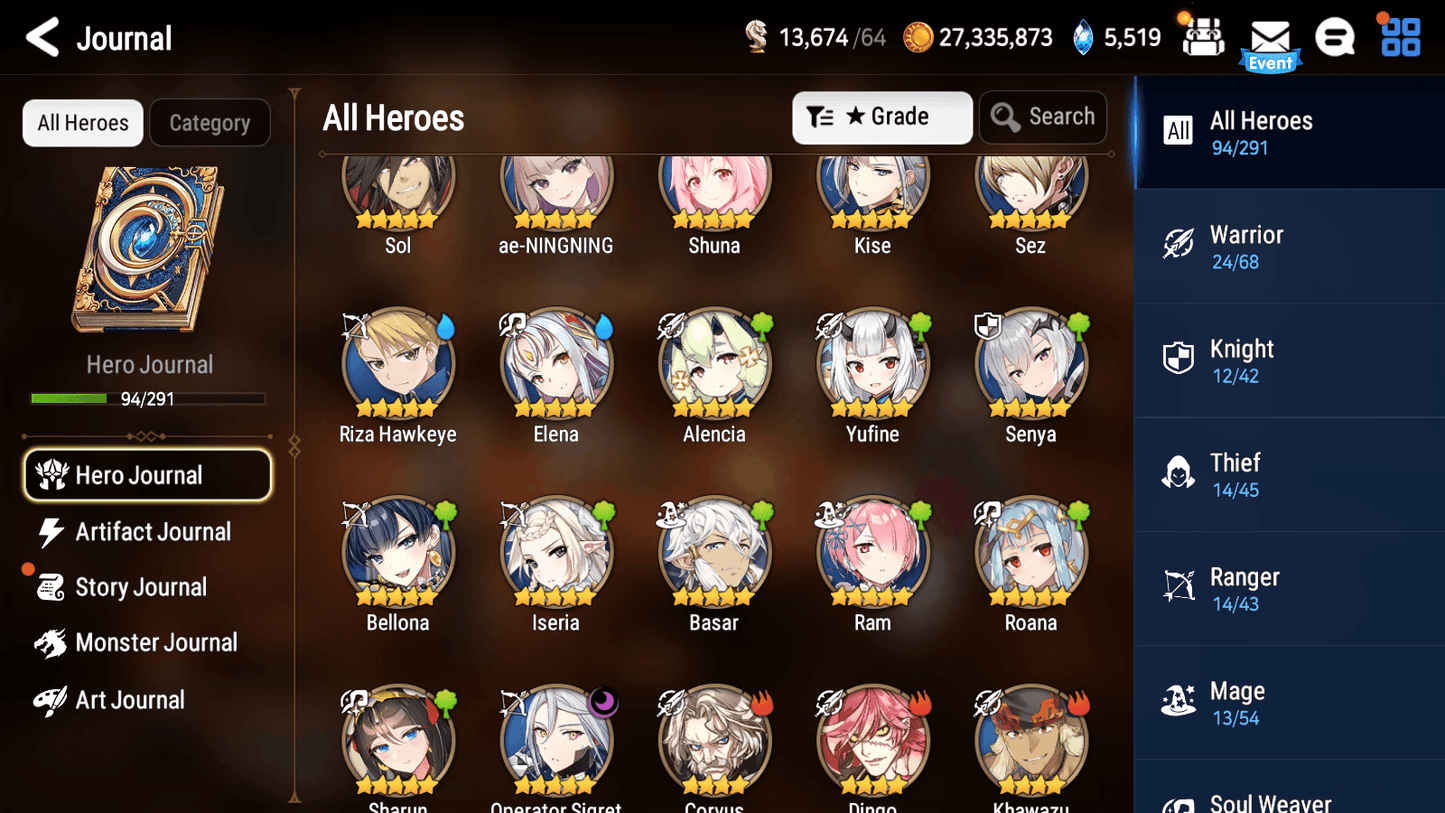Select the Warrior class filter icon
The image size is (1445, 813).
(x=1179, y=245)
